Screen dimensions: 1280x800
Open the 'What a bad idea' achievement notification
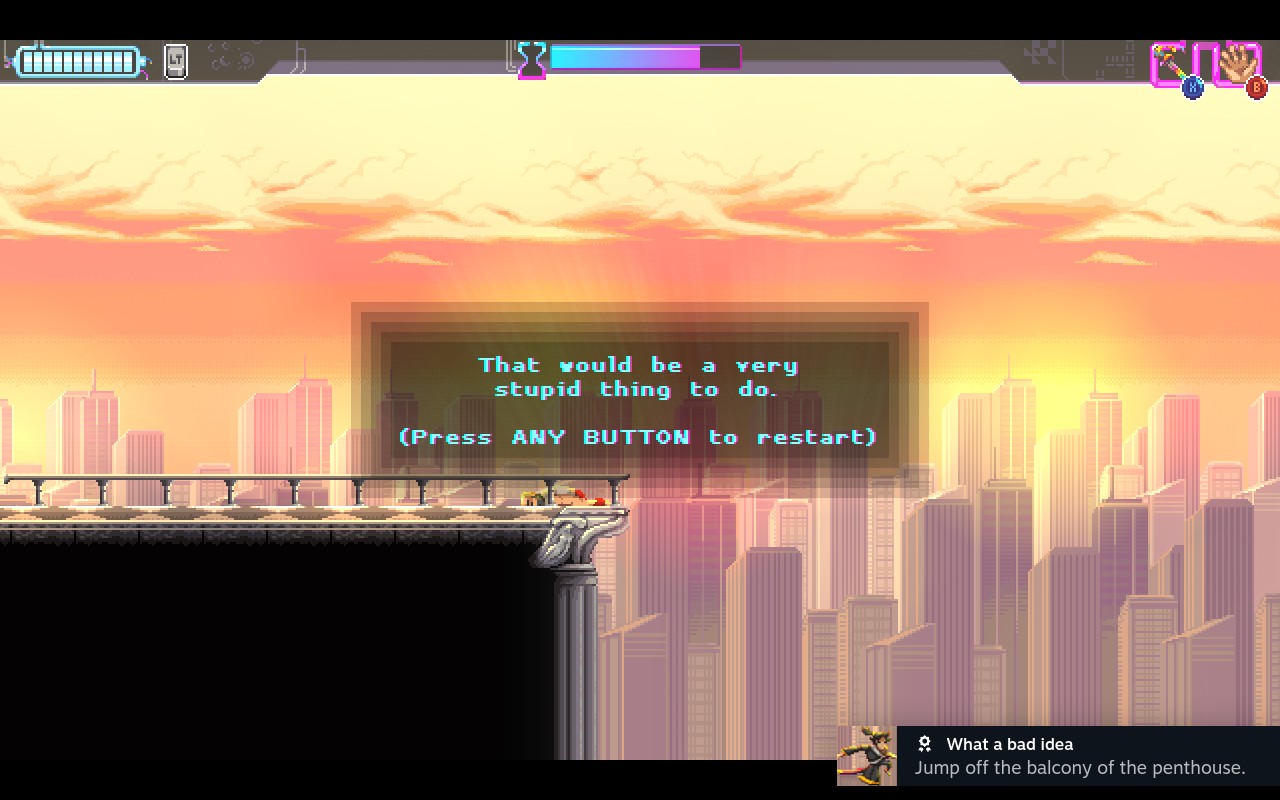(x=1058, y=756)
